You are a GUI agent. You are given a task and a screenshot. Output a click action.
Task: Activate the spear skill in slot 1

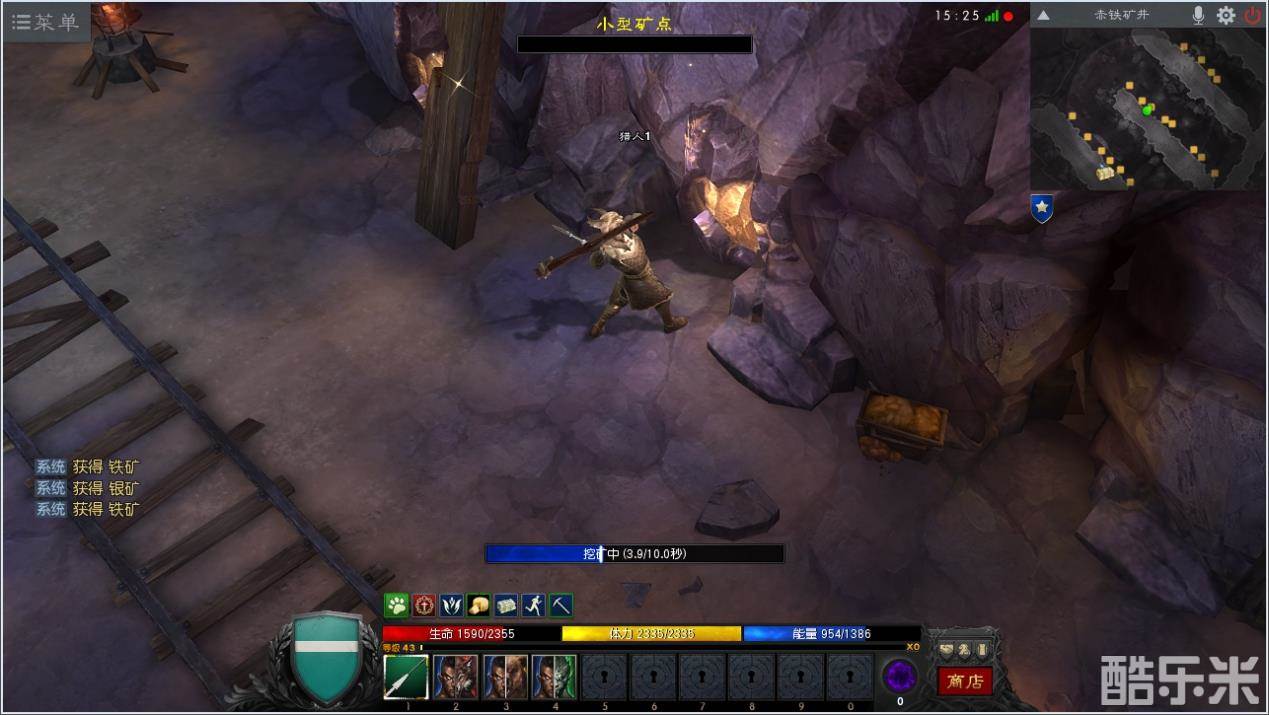click(406, 677)
